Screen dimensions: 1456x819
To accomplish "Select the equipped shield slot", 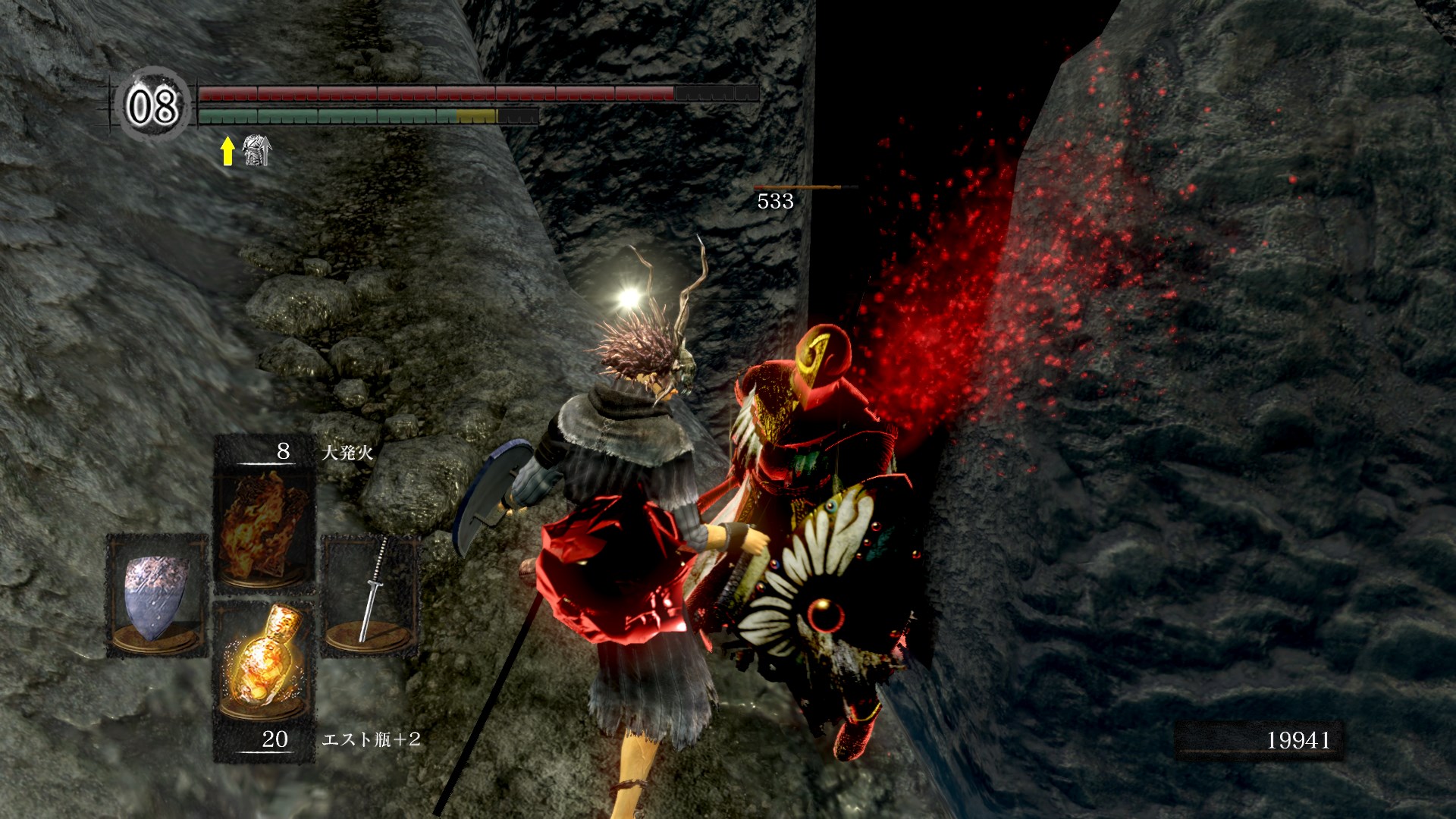I will click(157, 595).
